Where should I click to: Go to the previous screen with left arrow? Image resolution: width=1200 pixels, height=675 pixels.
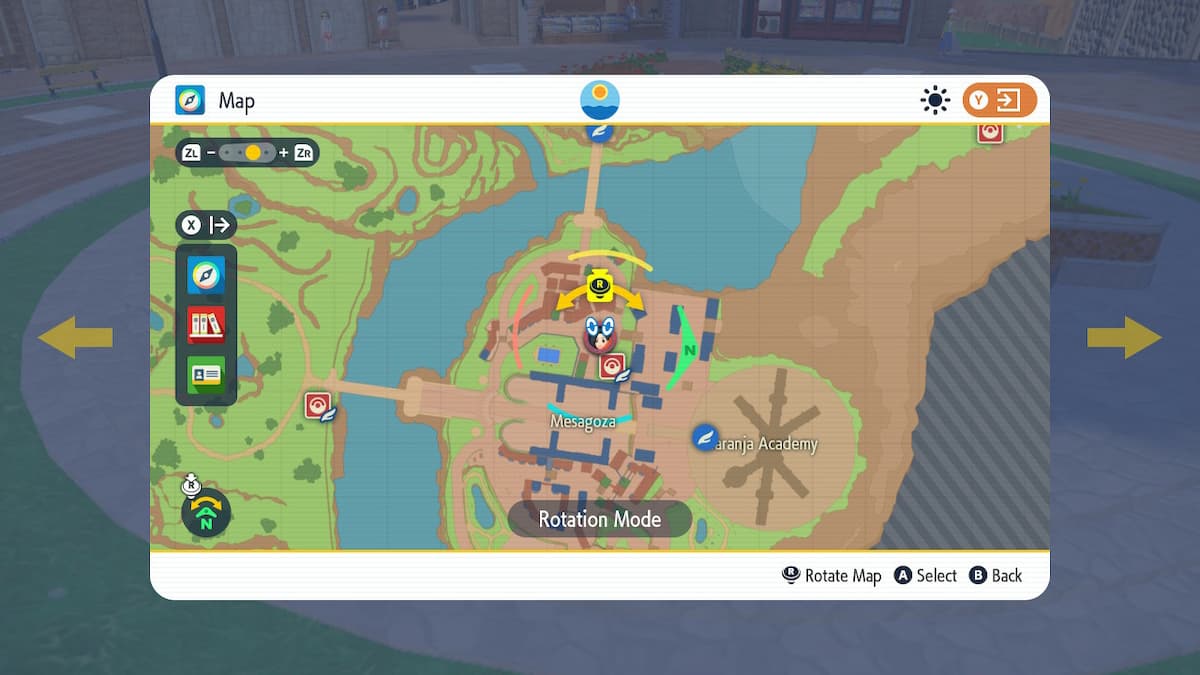75,338
